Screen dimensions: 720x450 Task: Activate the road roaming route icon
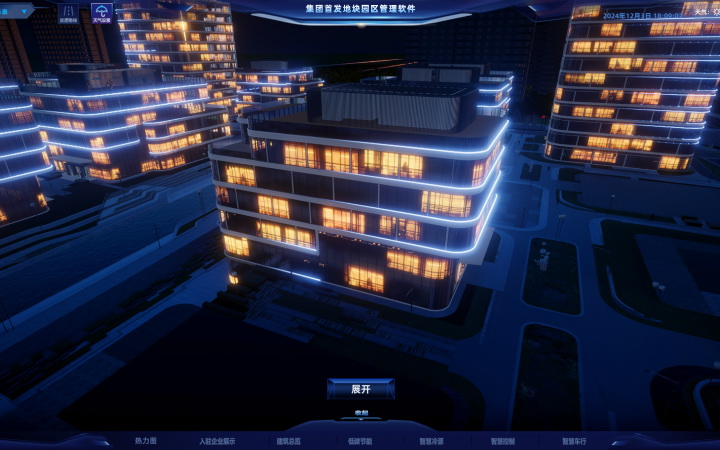[x=68, y=12]
